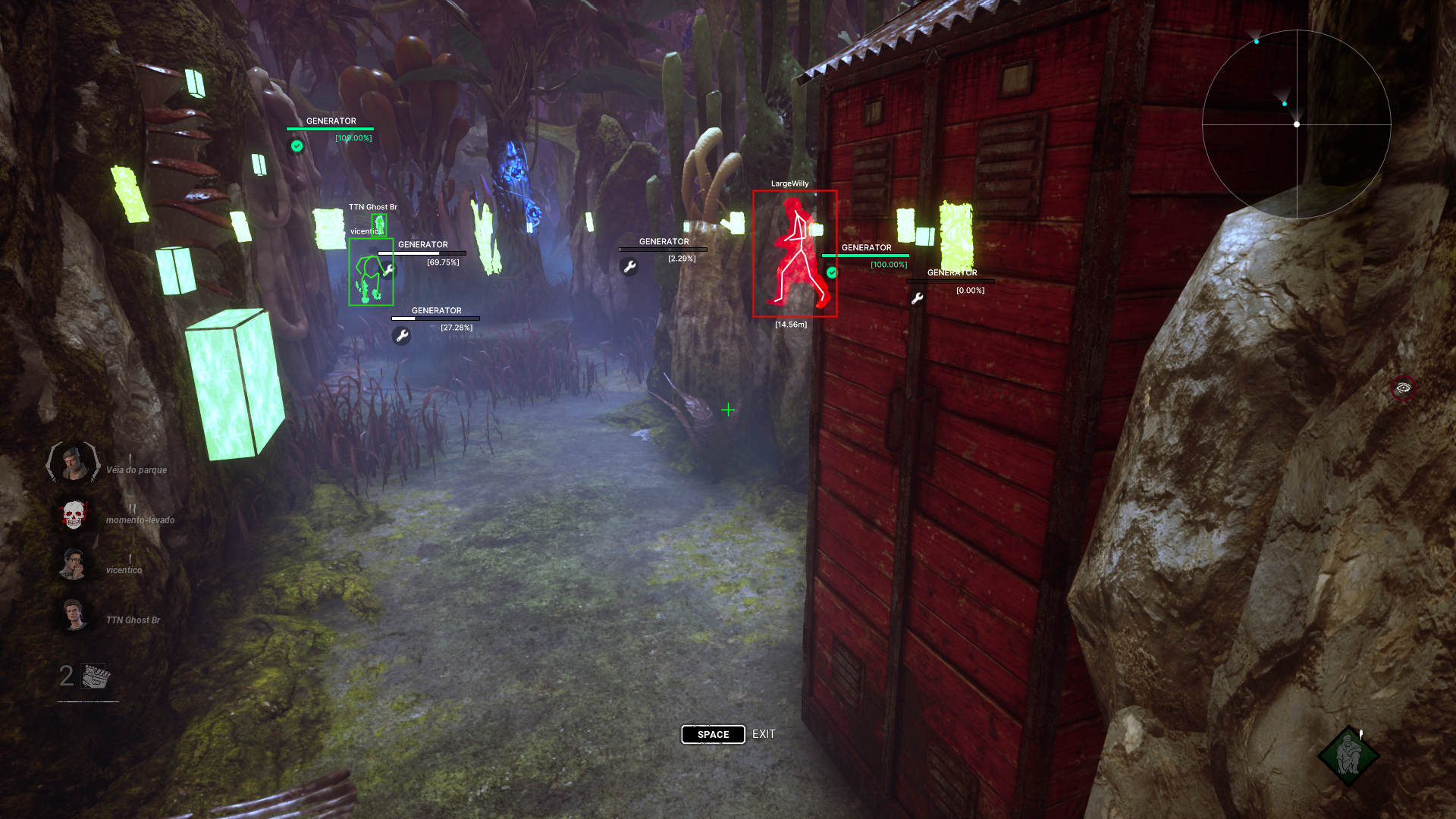Image resolution: width=1456 pixels, height=819 pixels.
Task: Open the circular radar minimap
Action: tap(1296, 124)
